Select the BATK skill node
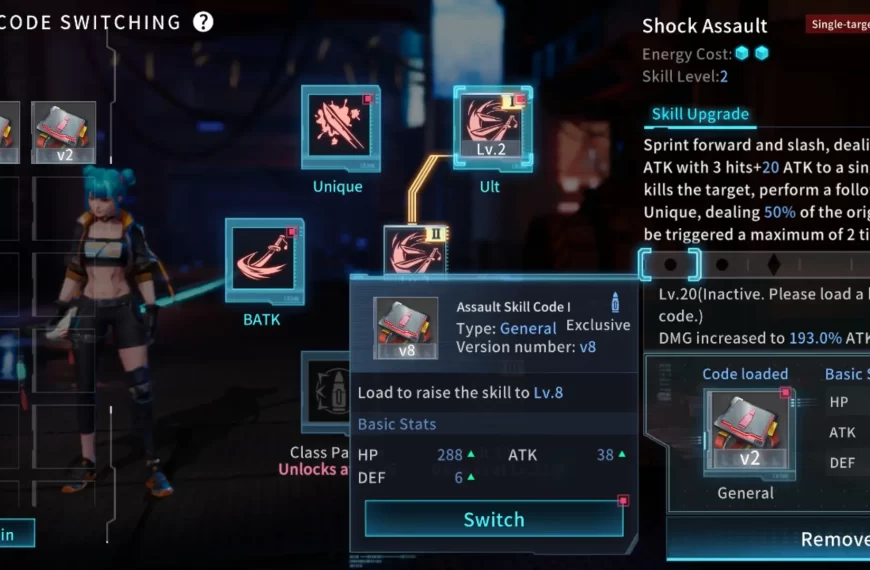Viewport: 870px width, 570px height. click(x=264, y=260)
